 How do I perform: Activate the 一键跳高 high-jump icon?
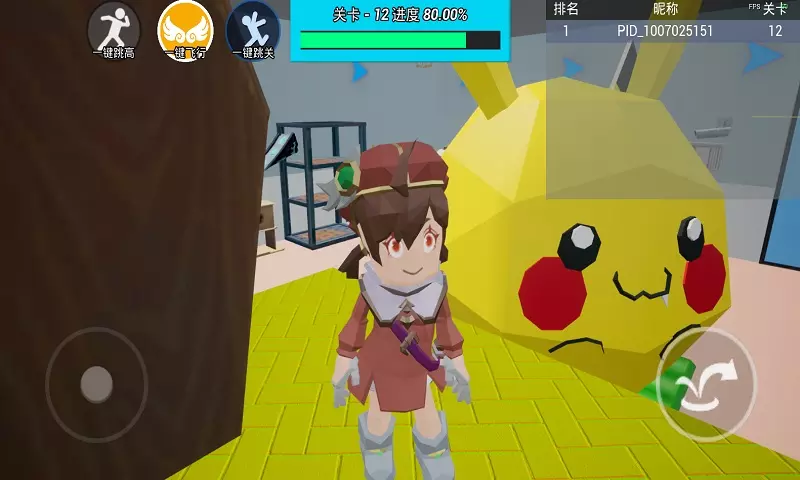click(114, 29)
